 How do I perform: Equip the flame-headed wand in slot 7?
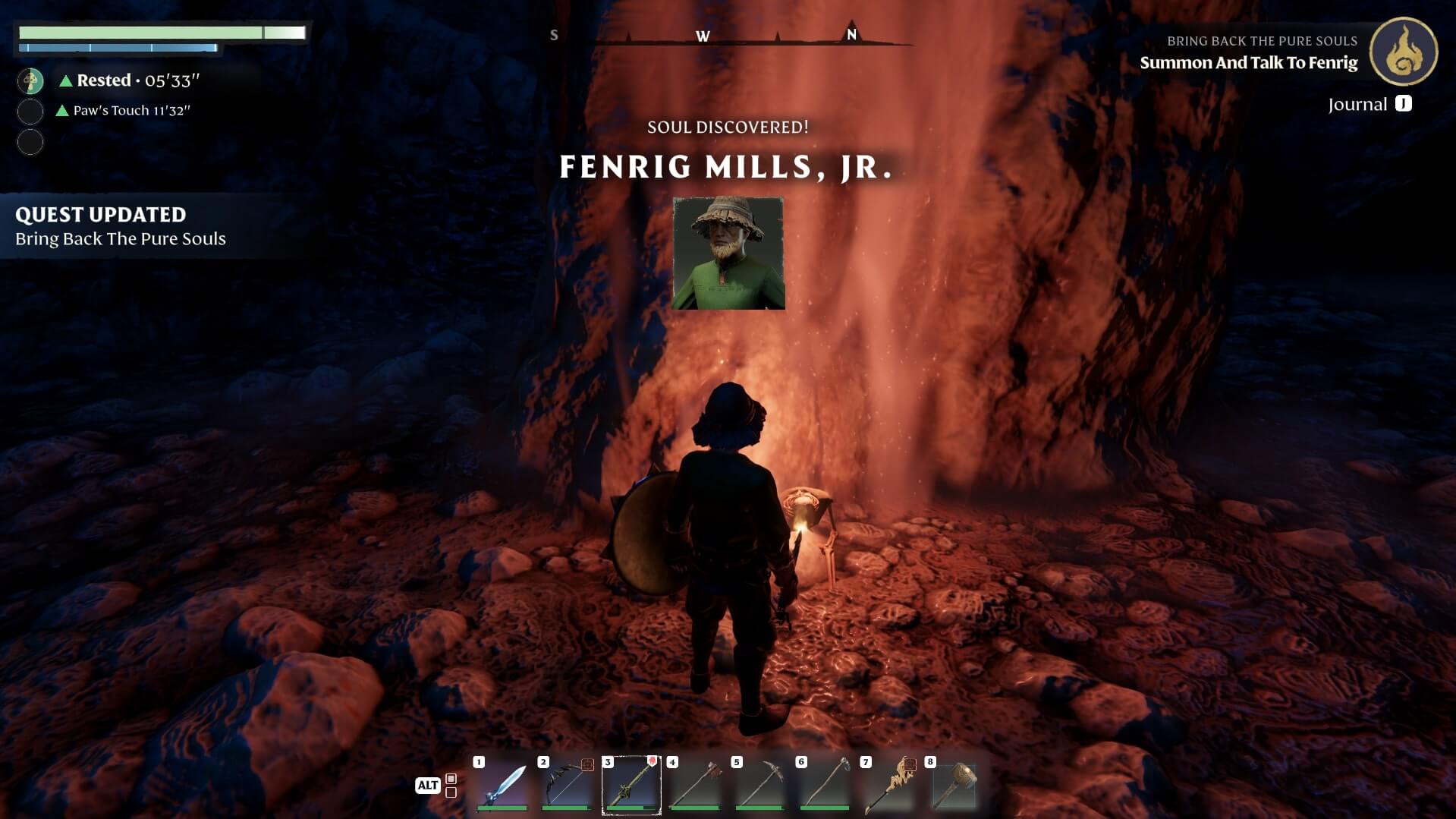point(889,785)
